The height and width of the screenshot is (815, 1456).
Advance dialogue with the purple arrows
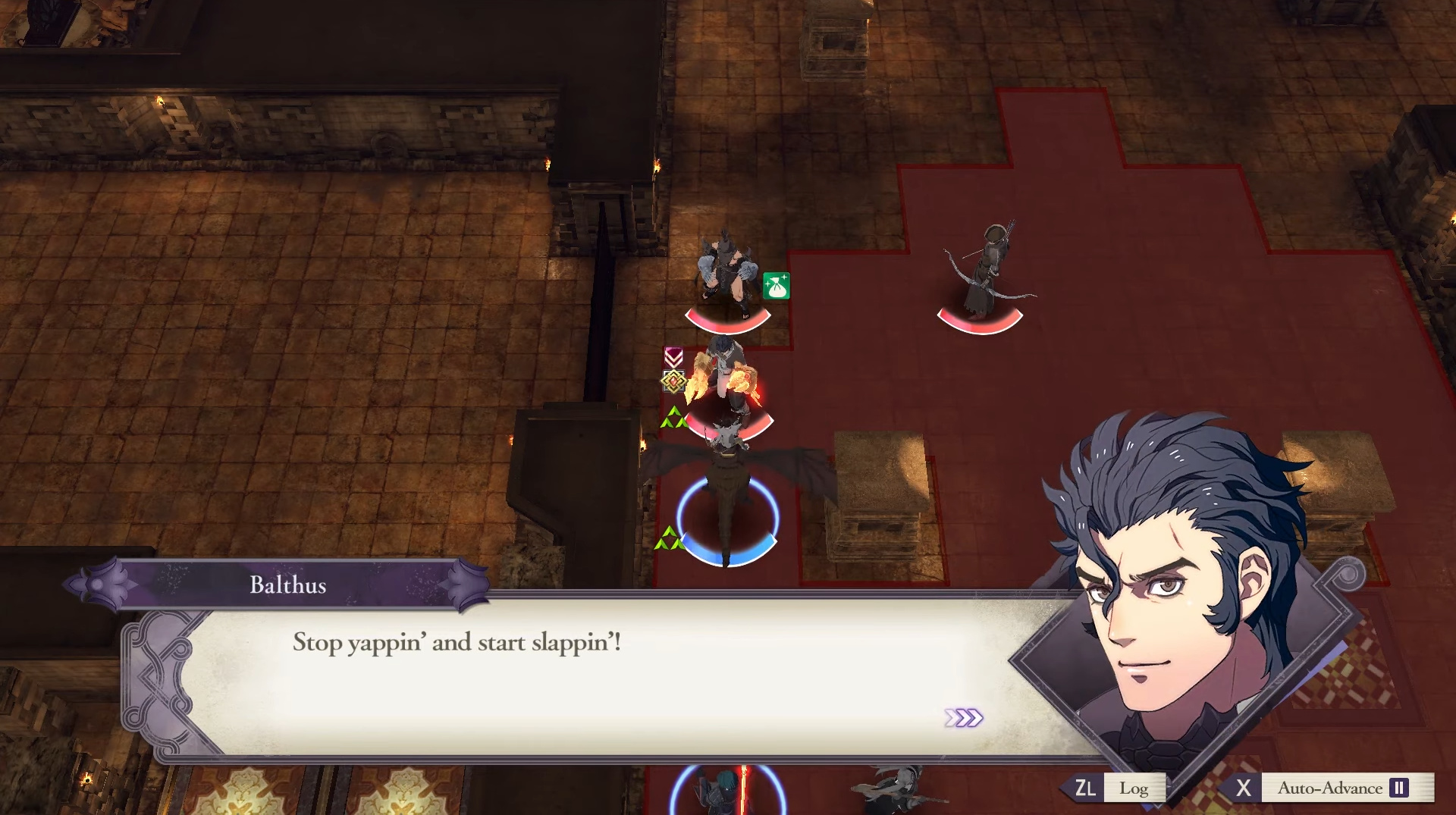coord(963,717)
